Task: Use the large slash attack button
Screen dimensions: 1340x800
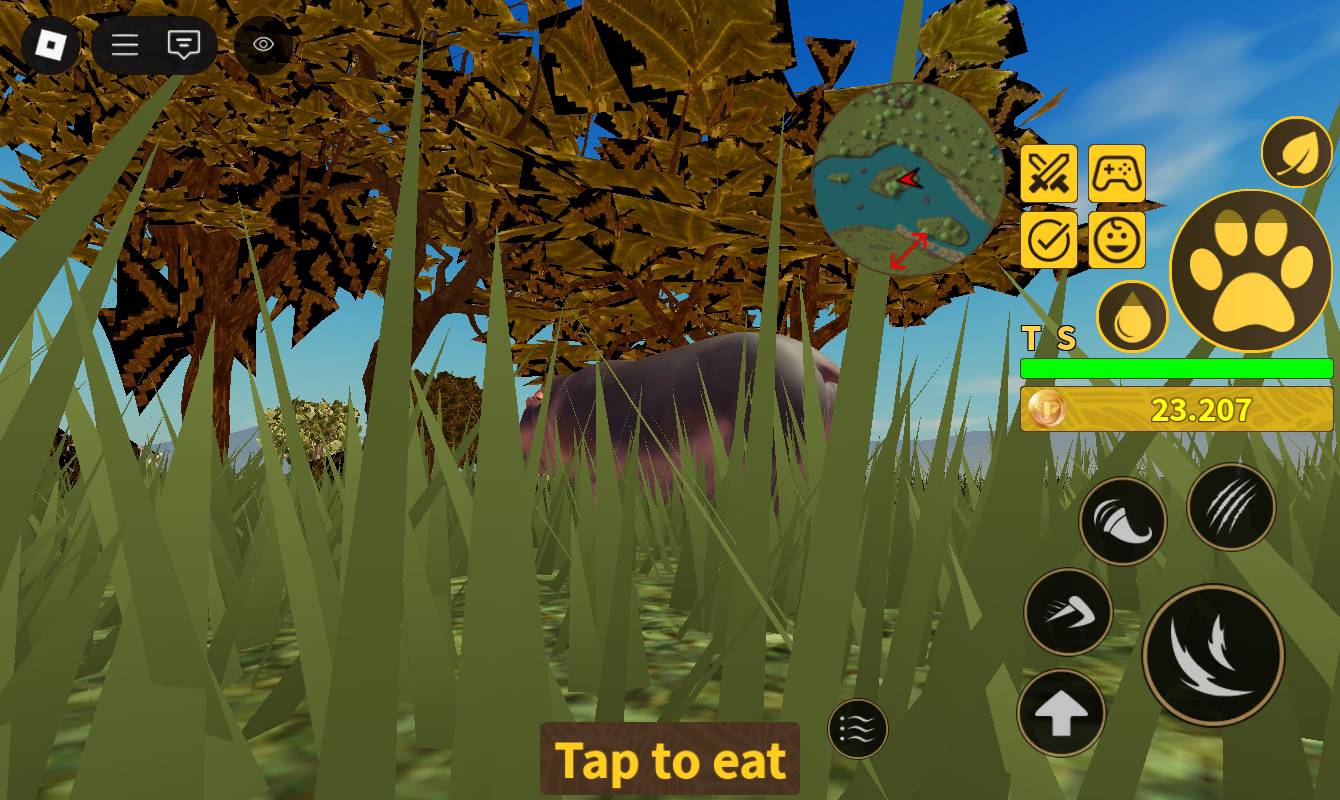Action: [x=1213, y=655]
